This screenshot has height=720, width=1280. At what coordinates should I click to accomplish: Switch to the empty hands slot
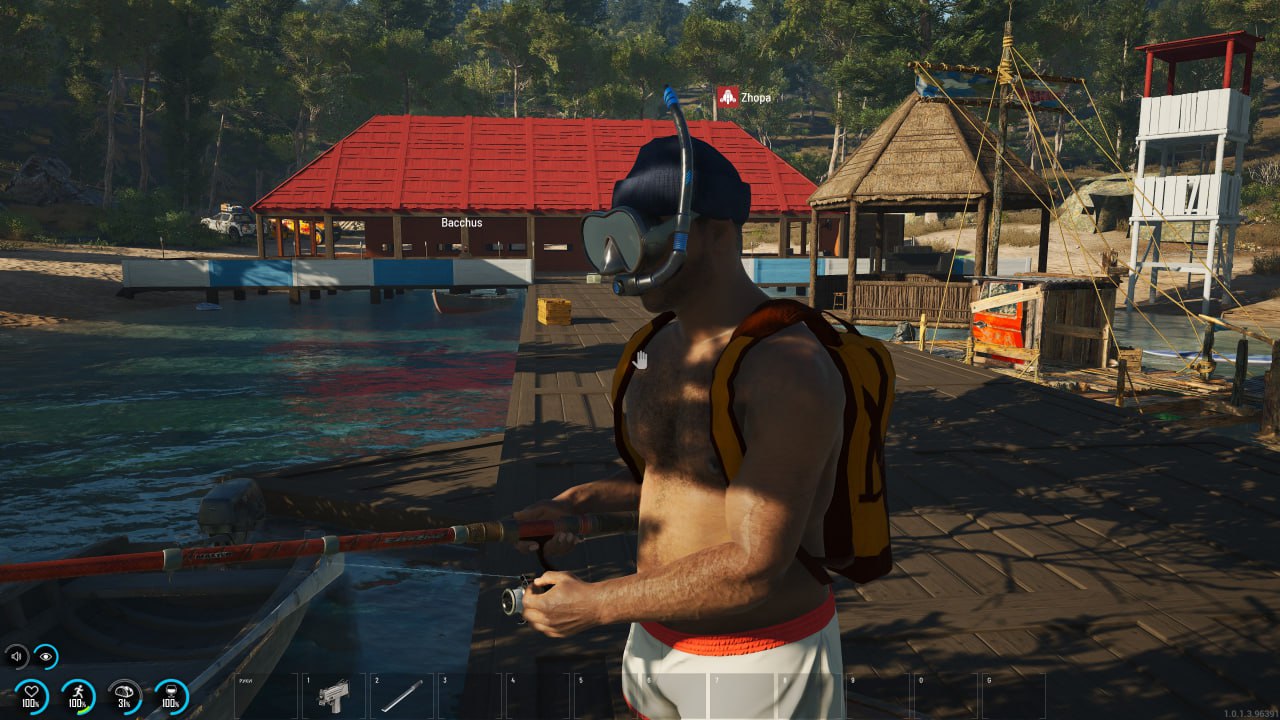(265, 695)
